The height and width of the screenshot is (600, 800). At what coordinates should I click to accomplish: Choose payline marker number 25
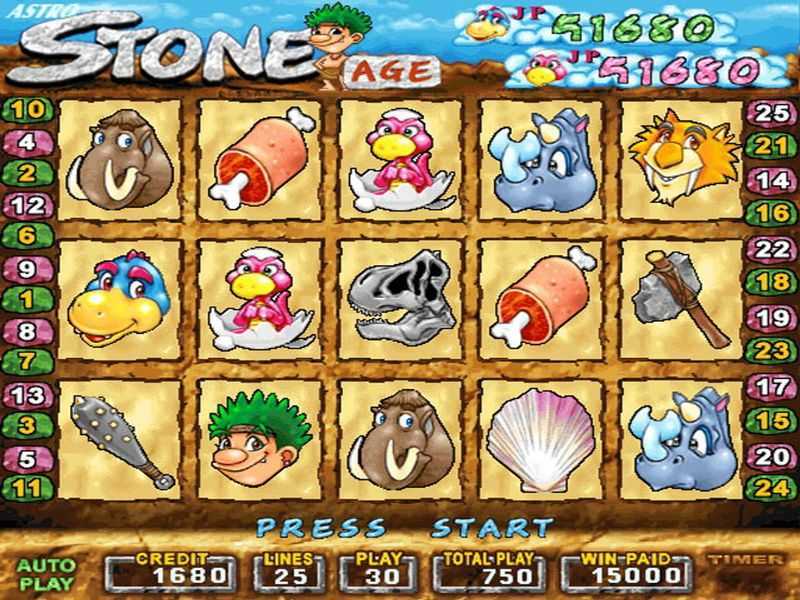[771, 113]
